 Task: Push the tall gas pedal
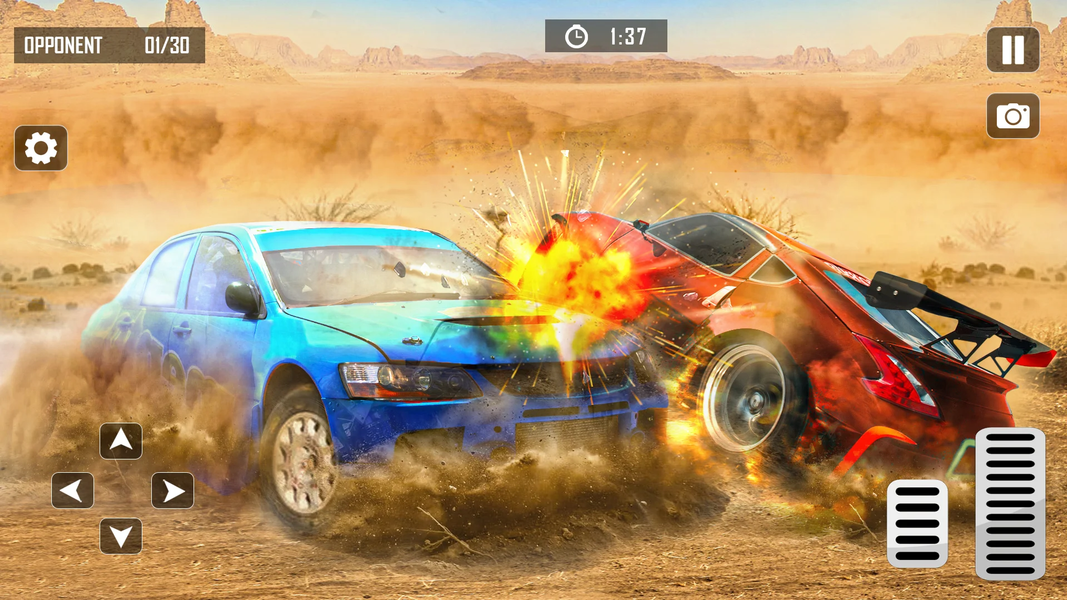(1010, 503)
